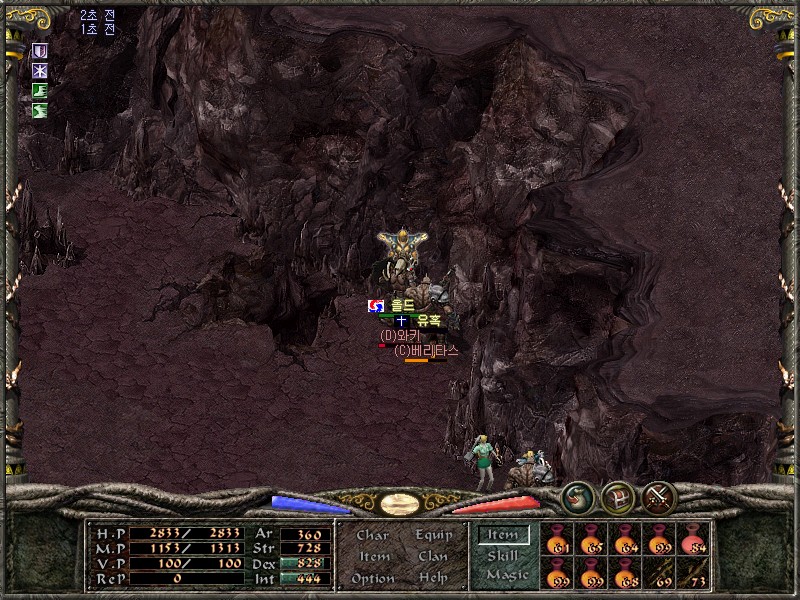The width and height of the screenshot is (800, 600).
Task: Use the pink potion stack showing 54
Action: point(692,539)
